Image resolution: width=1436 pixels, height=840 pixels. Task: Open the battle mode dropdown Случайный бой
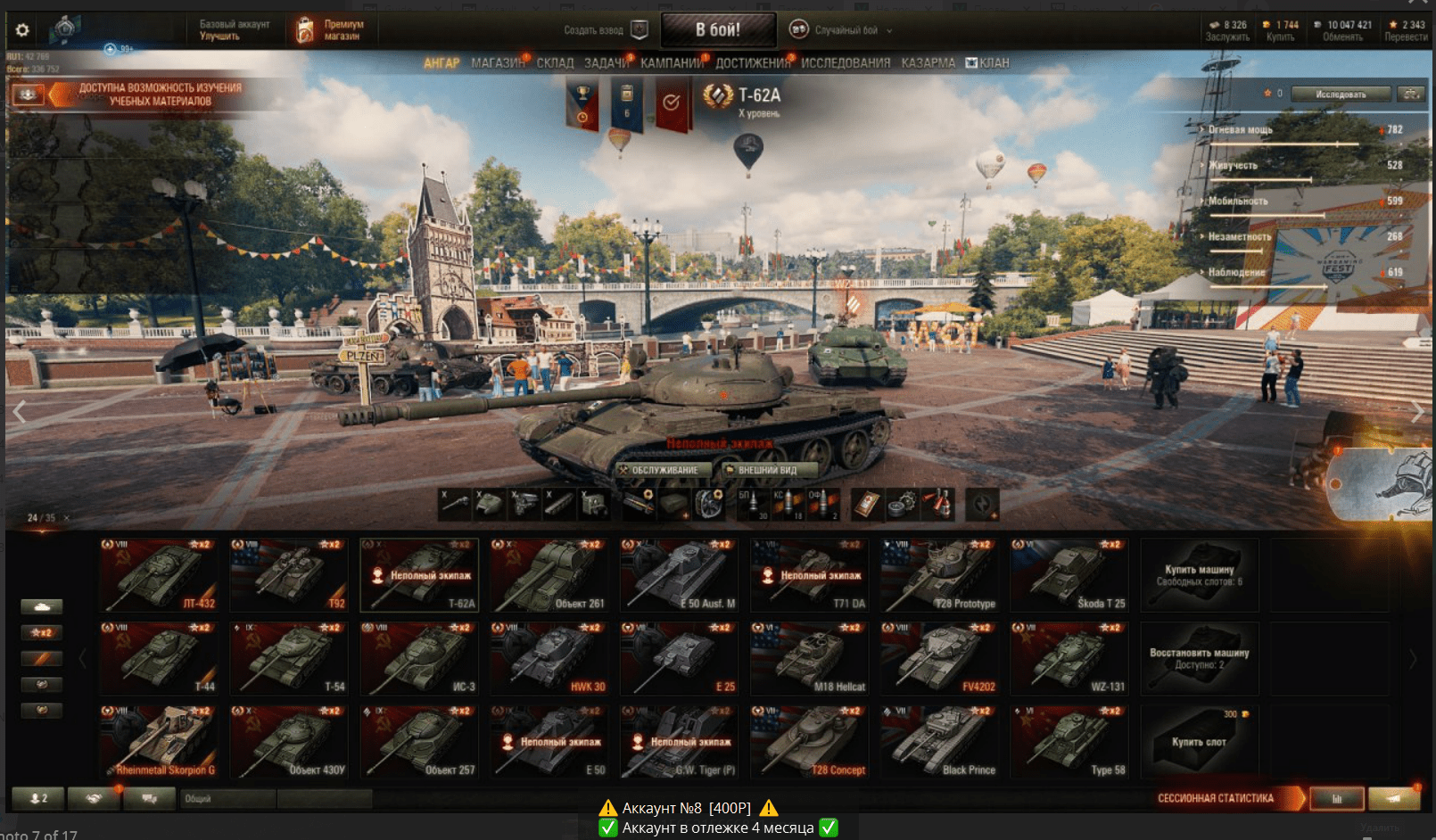[x=842, y=30]
